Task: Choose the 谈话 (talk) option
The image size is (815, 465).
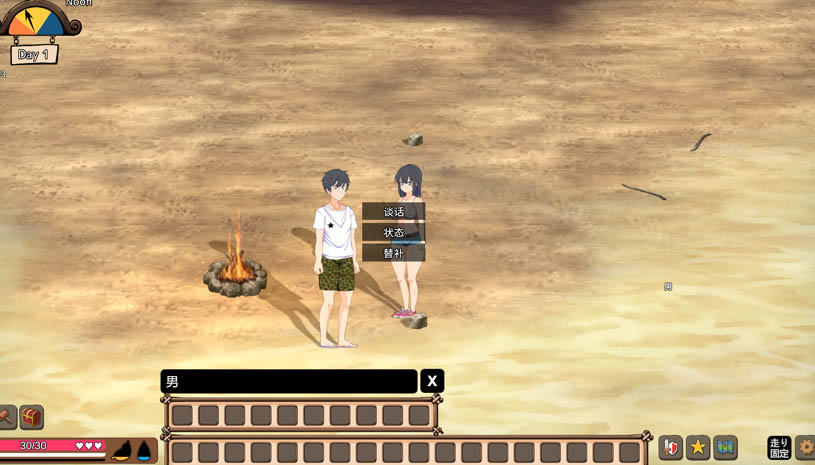Action: (393, 212)
